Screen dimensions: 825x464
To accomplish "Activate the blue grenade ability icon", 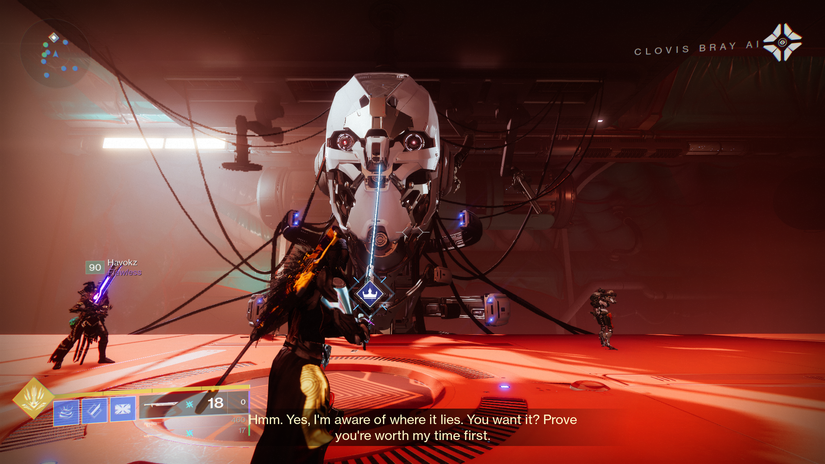I will pyautogui.click(x=123, y=409).
